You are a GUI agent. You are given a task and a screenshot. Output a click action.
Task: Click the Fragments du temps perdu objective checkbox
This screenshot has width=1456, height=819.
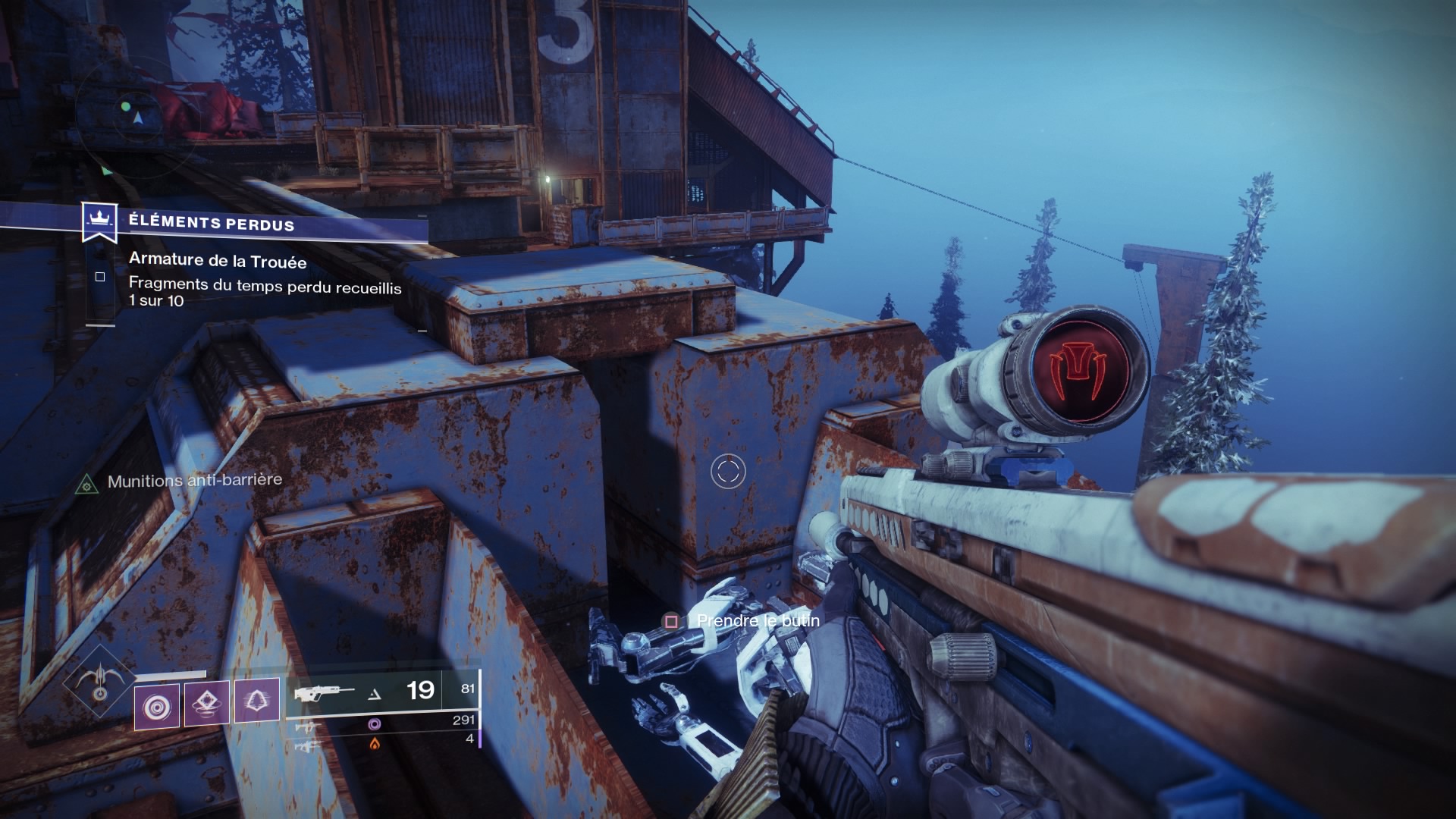click(x=100, y=277)
